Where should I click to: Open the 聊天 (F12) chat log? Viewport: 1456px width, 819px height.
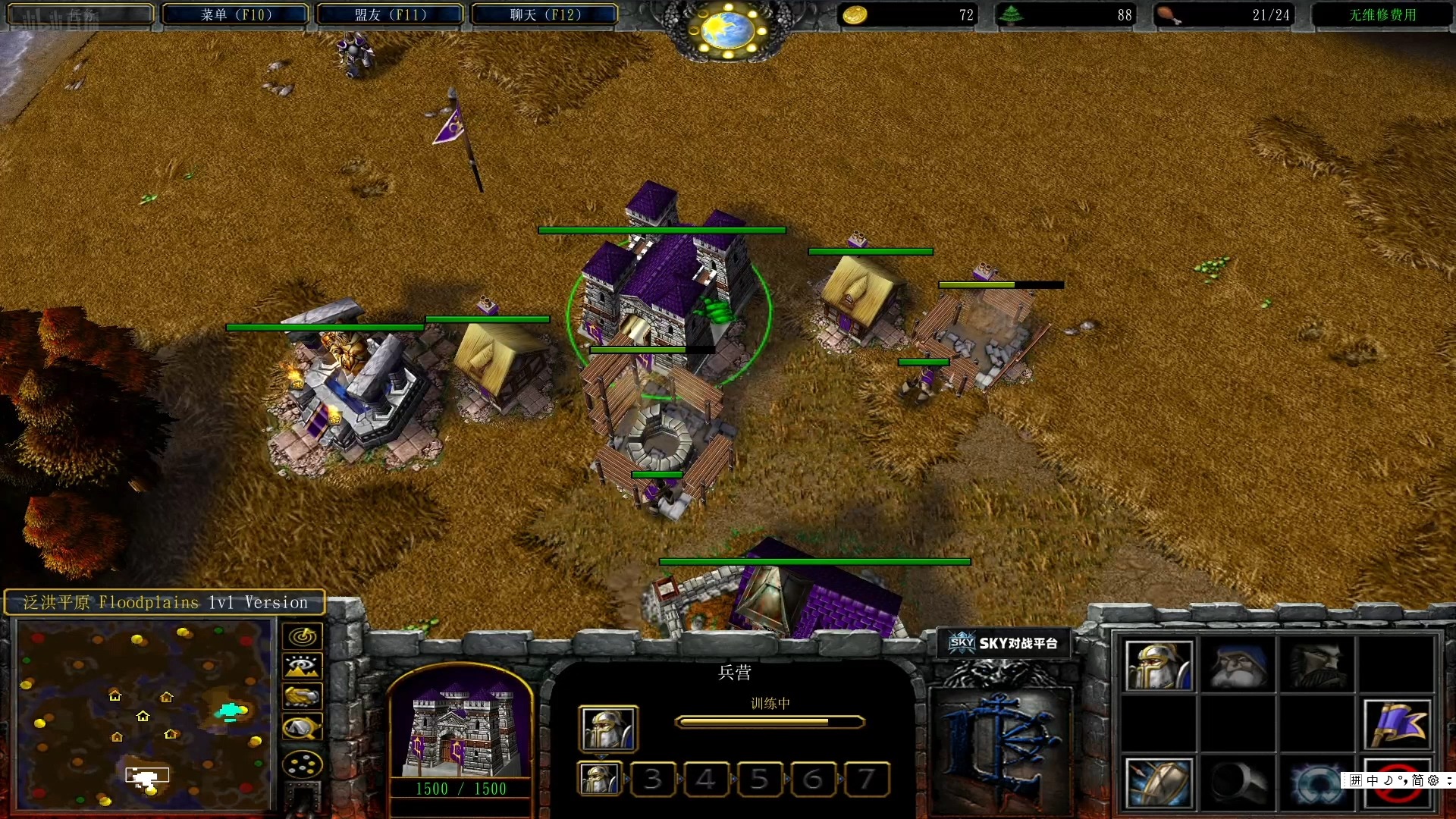(544, 14)
